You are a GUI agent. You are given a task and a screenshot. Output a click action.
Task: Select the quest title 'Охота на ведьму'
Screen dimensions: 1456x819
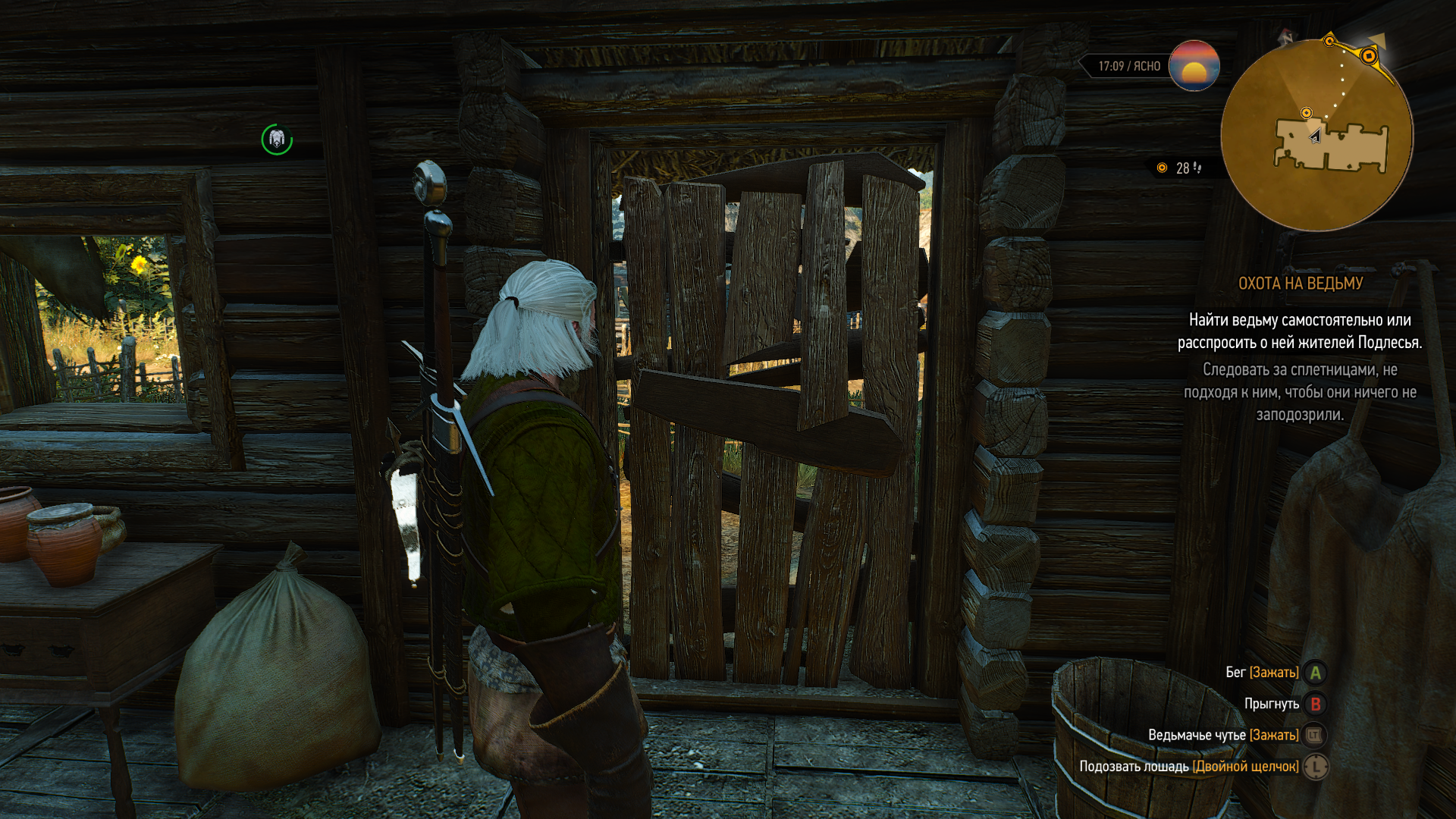tap(1300, 284)
